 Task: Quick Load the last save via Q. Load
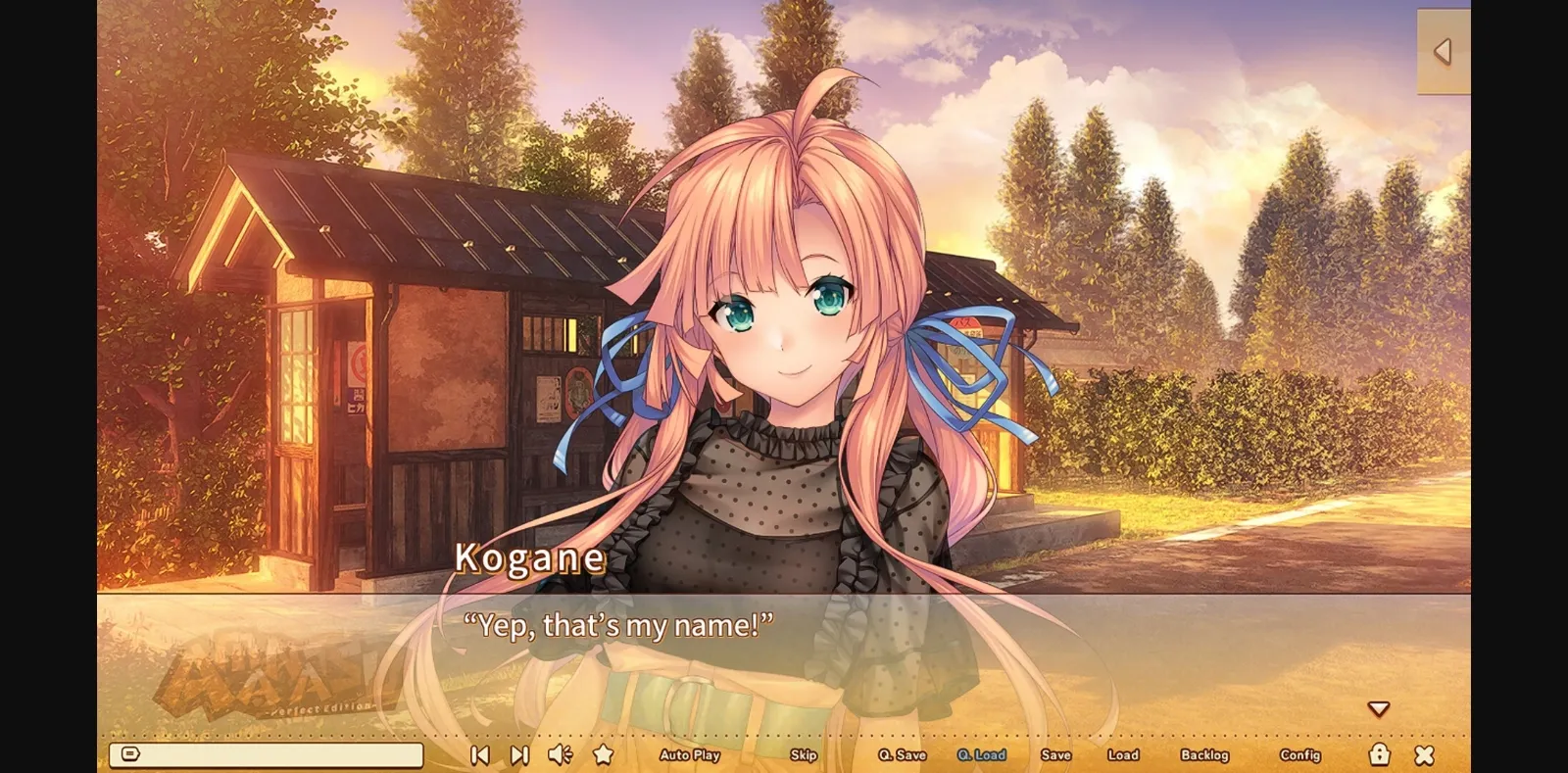coord(979,755)
